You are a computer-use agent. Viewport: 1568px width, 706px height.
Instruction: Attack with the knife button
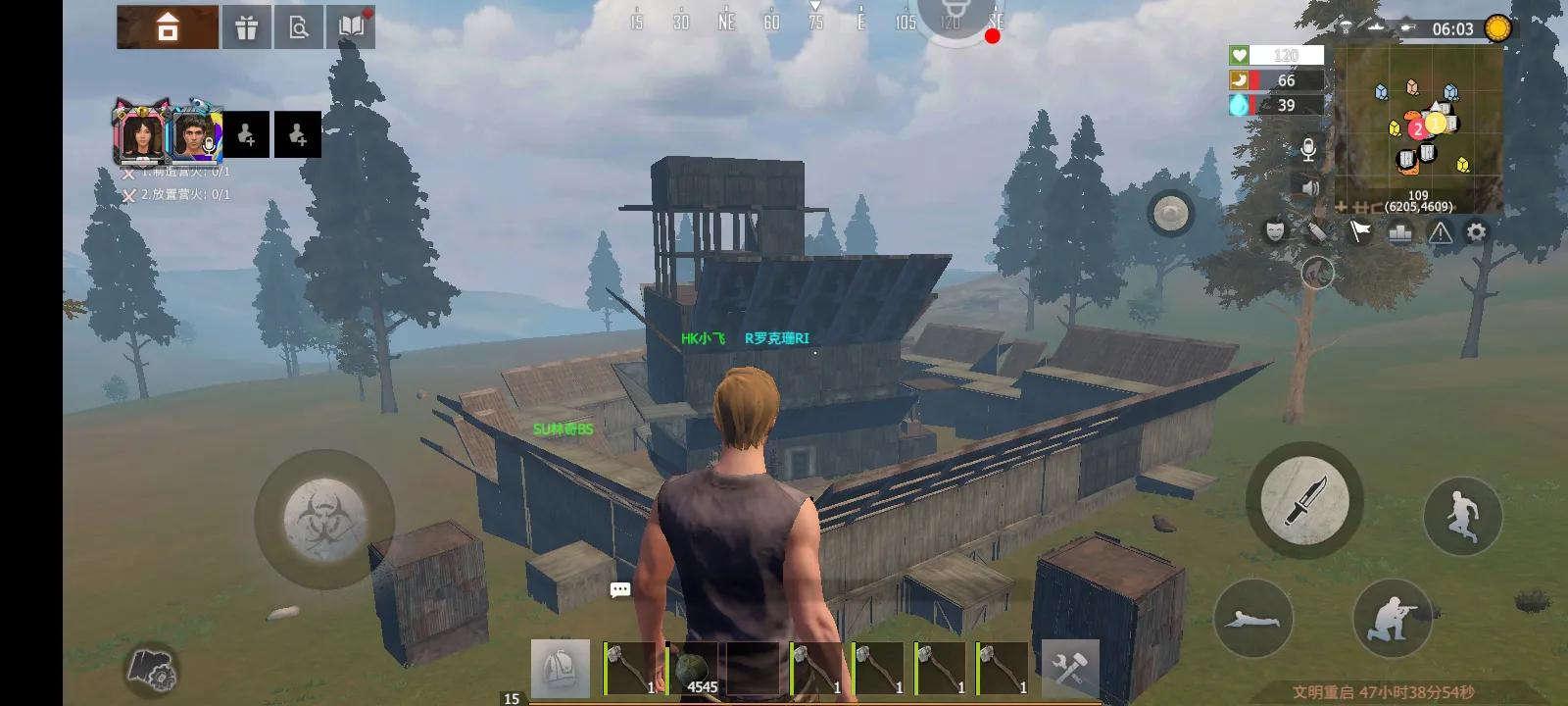pyautogui.click(x=1303, y=500)
